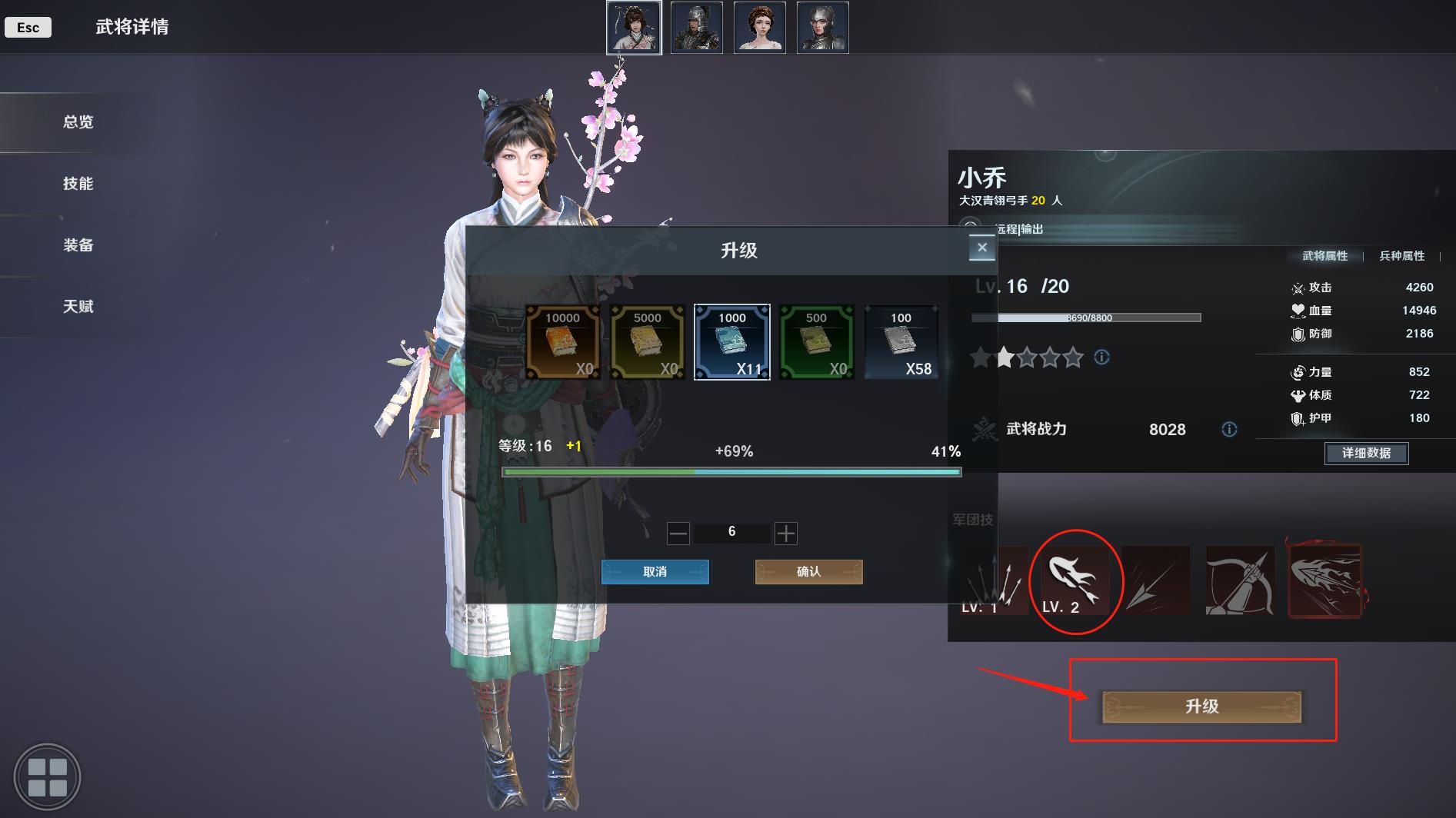
Task: Switch to the 技能 skills tab
Action: [78, 184]
